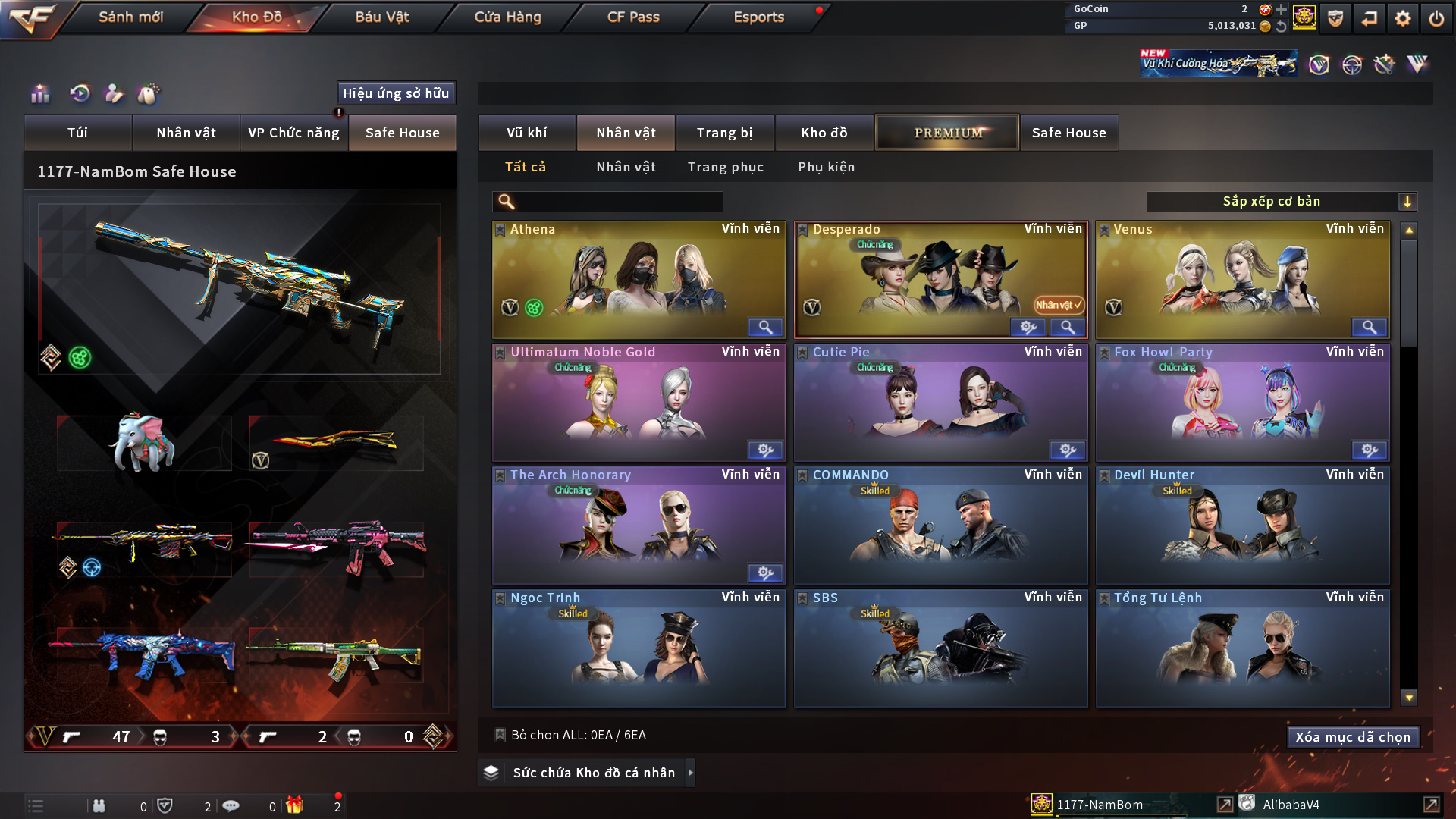Go to the CF Pass menu

633,17
